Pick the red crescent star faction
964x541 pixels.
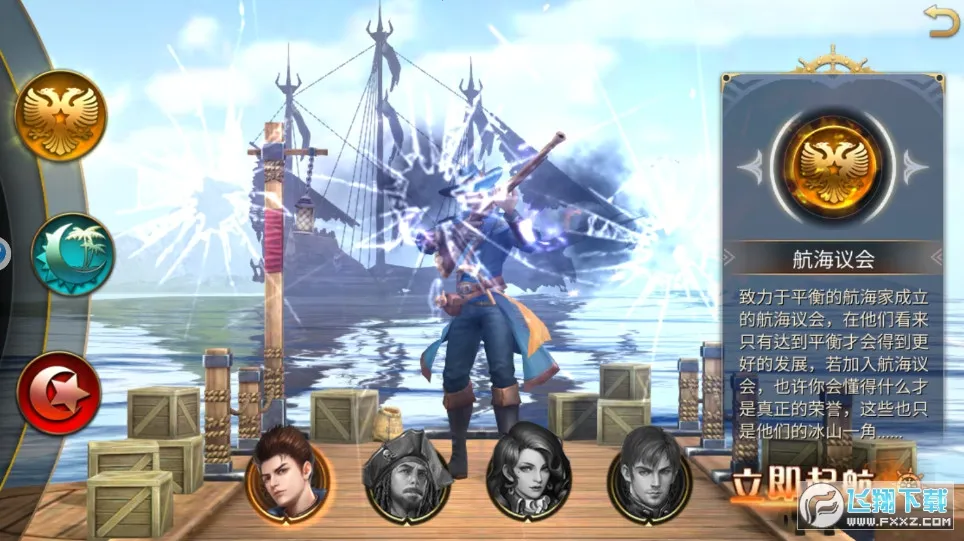click(x=59, y=391)
